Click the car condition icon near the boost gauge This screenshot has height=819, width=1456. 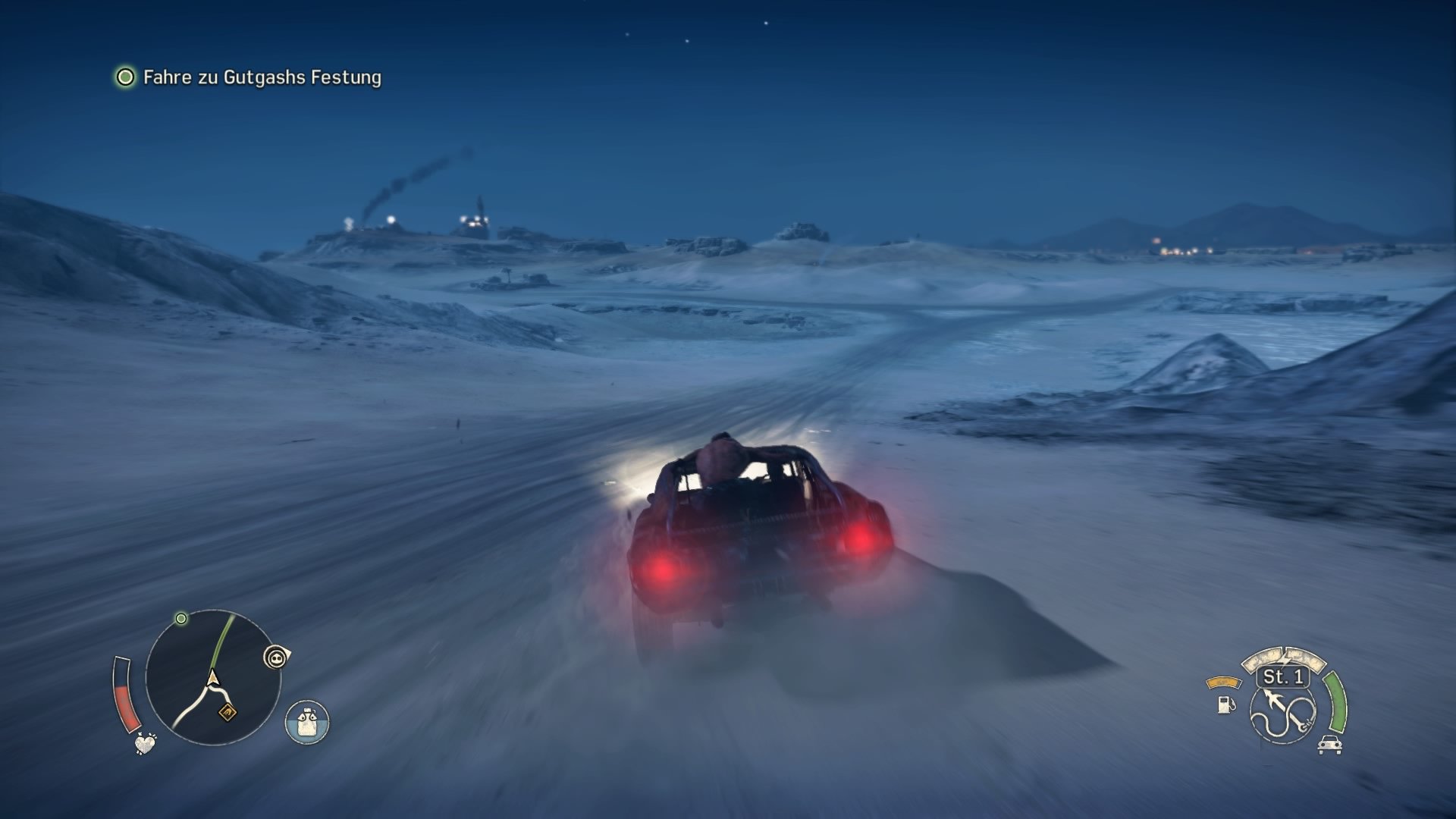1330,745
